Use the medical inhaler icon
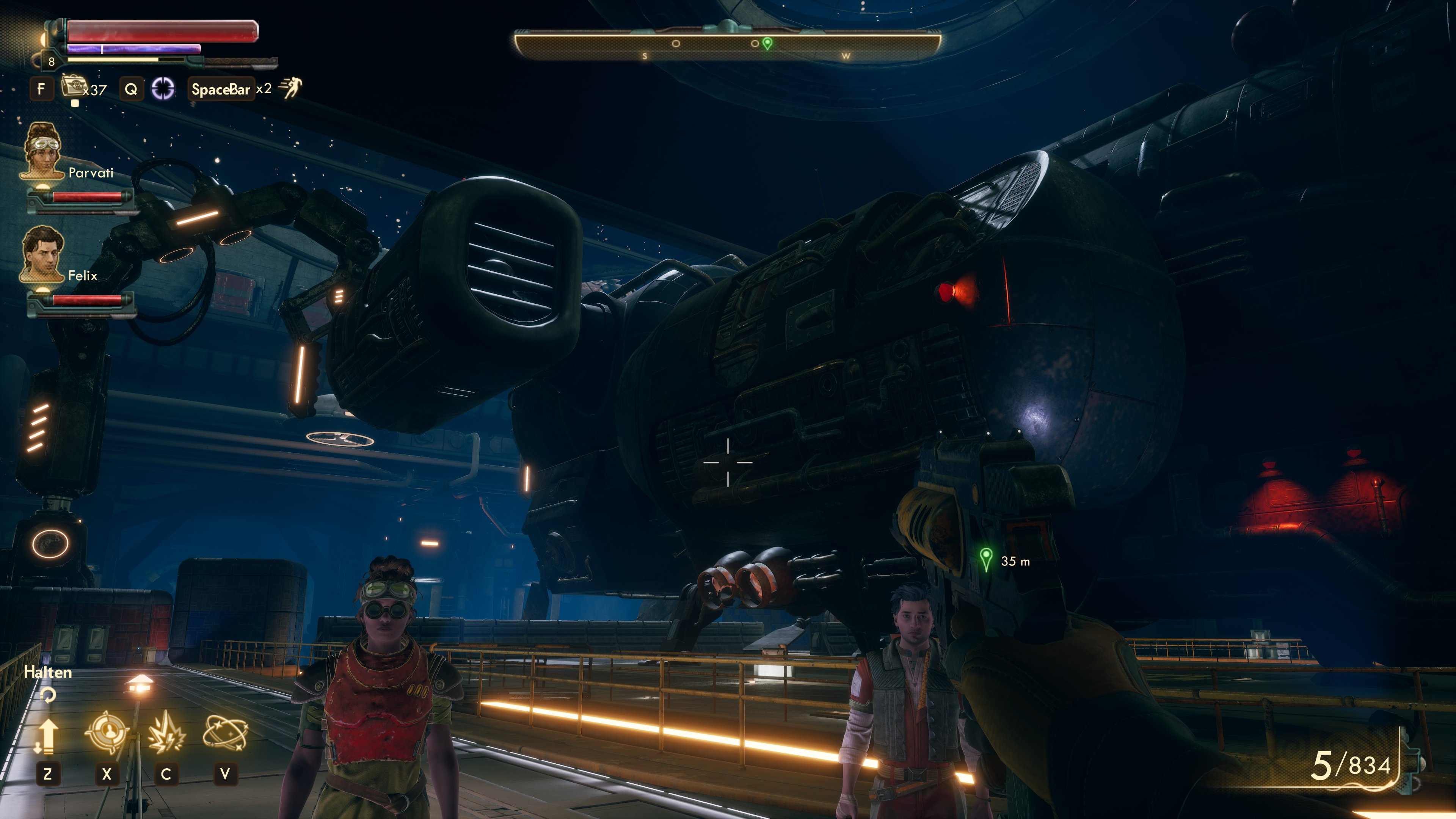 [72, 88]
